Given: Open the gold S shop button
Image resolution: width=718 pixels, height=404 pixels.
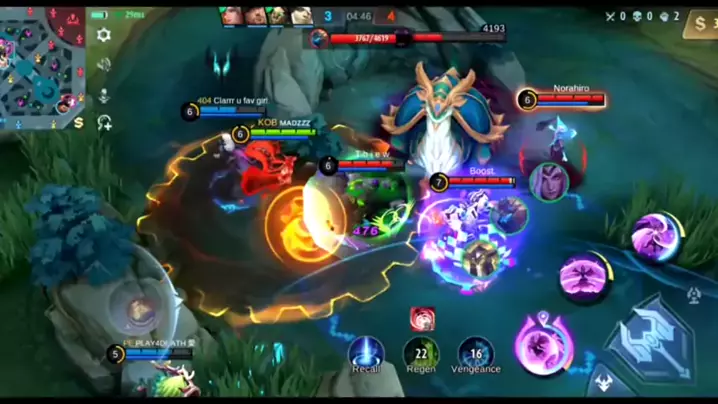Looking at the screenshot, I should click(700, 24).
